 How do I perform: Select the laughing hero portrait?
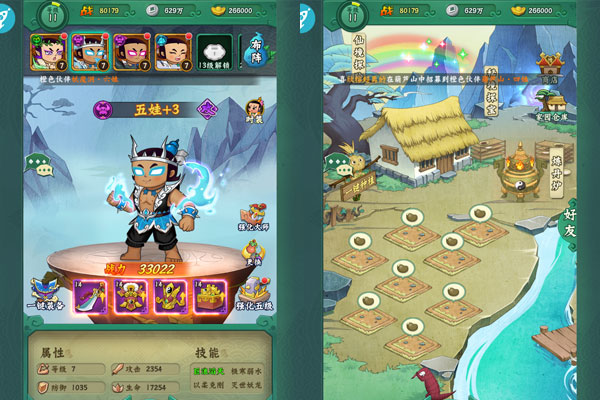point(173,50)
